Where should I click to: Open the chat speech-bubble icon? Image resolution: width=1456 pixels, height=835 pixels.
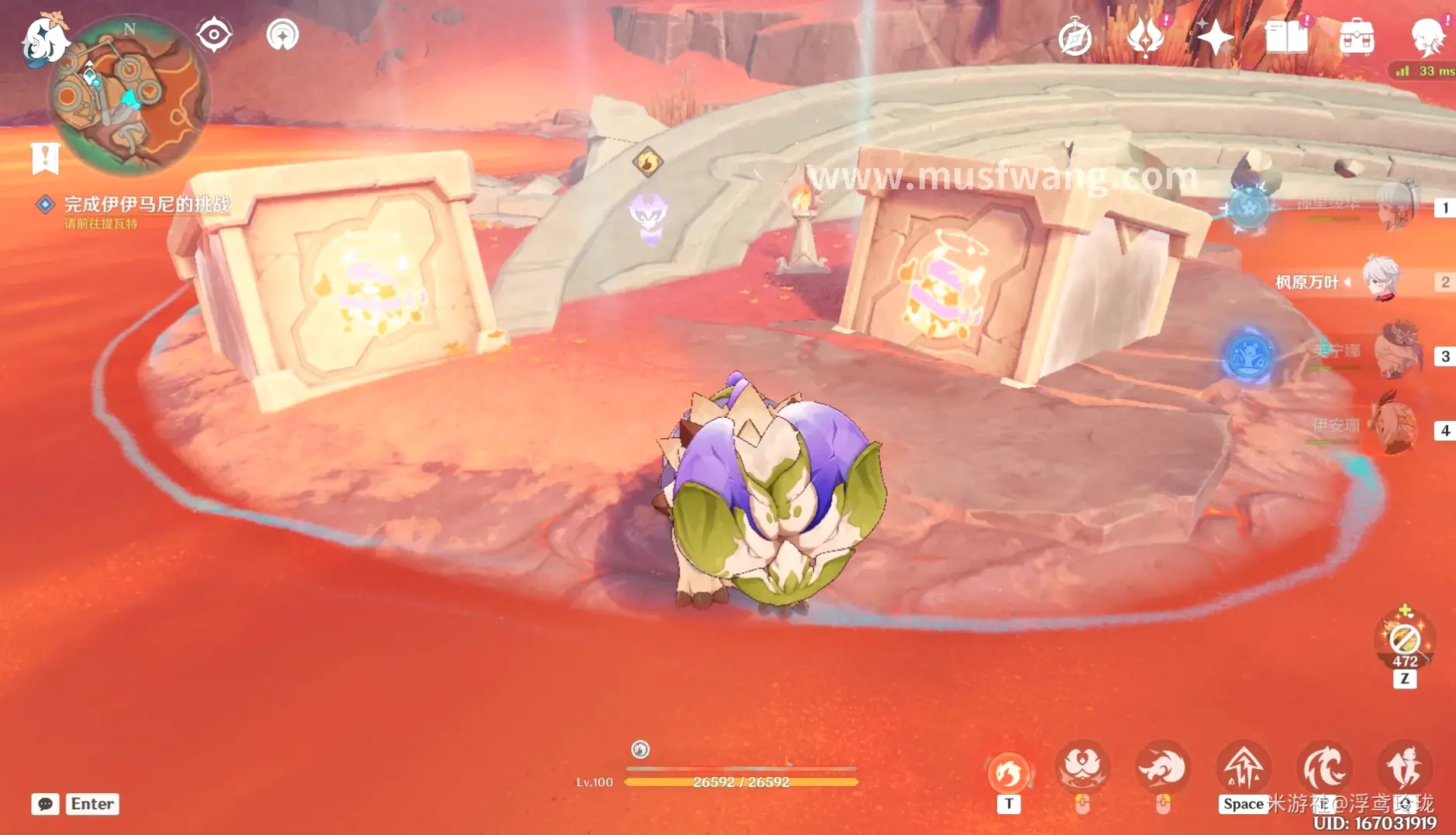point(45,804)
